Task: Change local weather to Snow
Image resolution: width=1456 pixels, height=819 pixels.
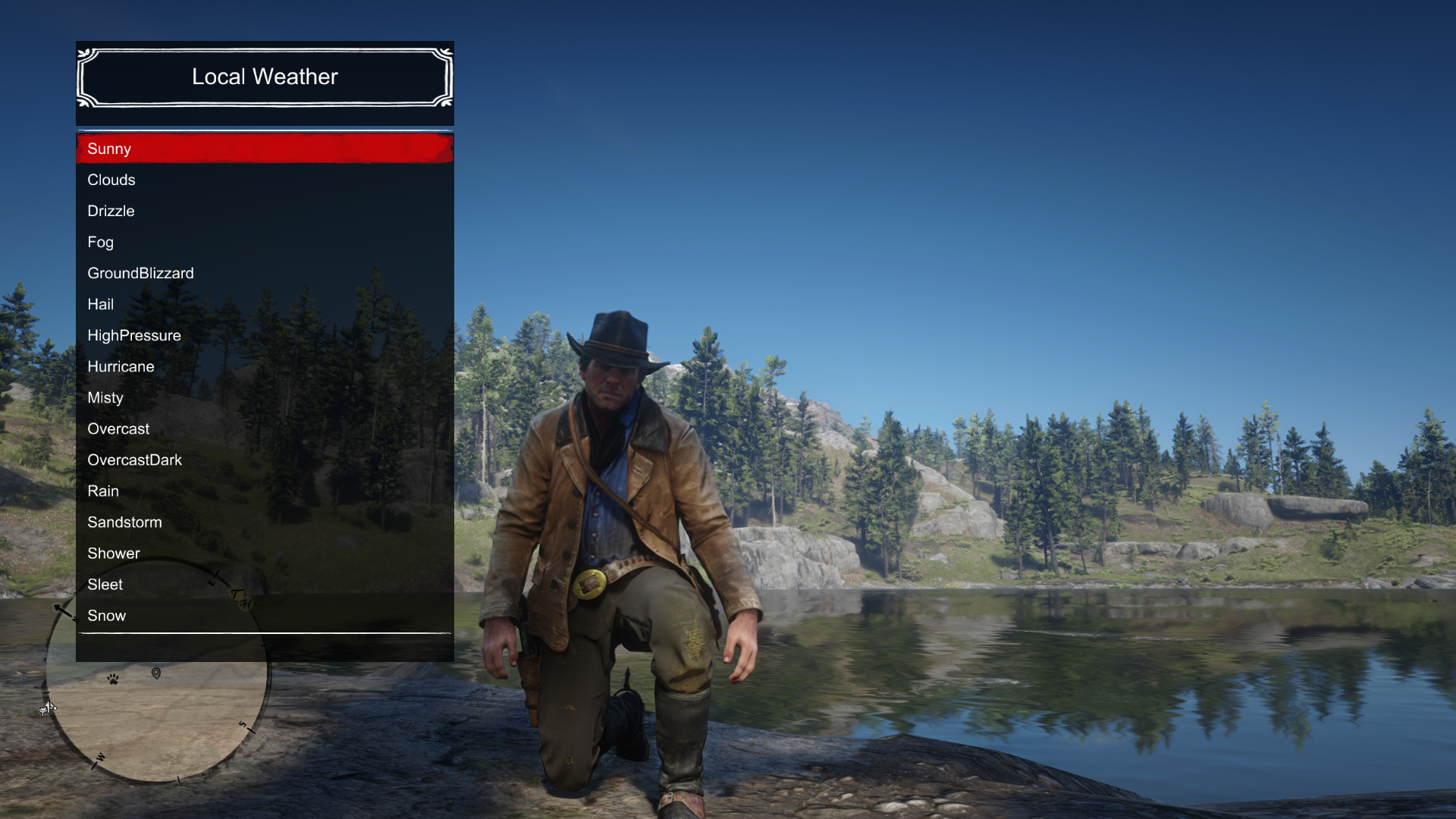Action: coord(264,615)
